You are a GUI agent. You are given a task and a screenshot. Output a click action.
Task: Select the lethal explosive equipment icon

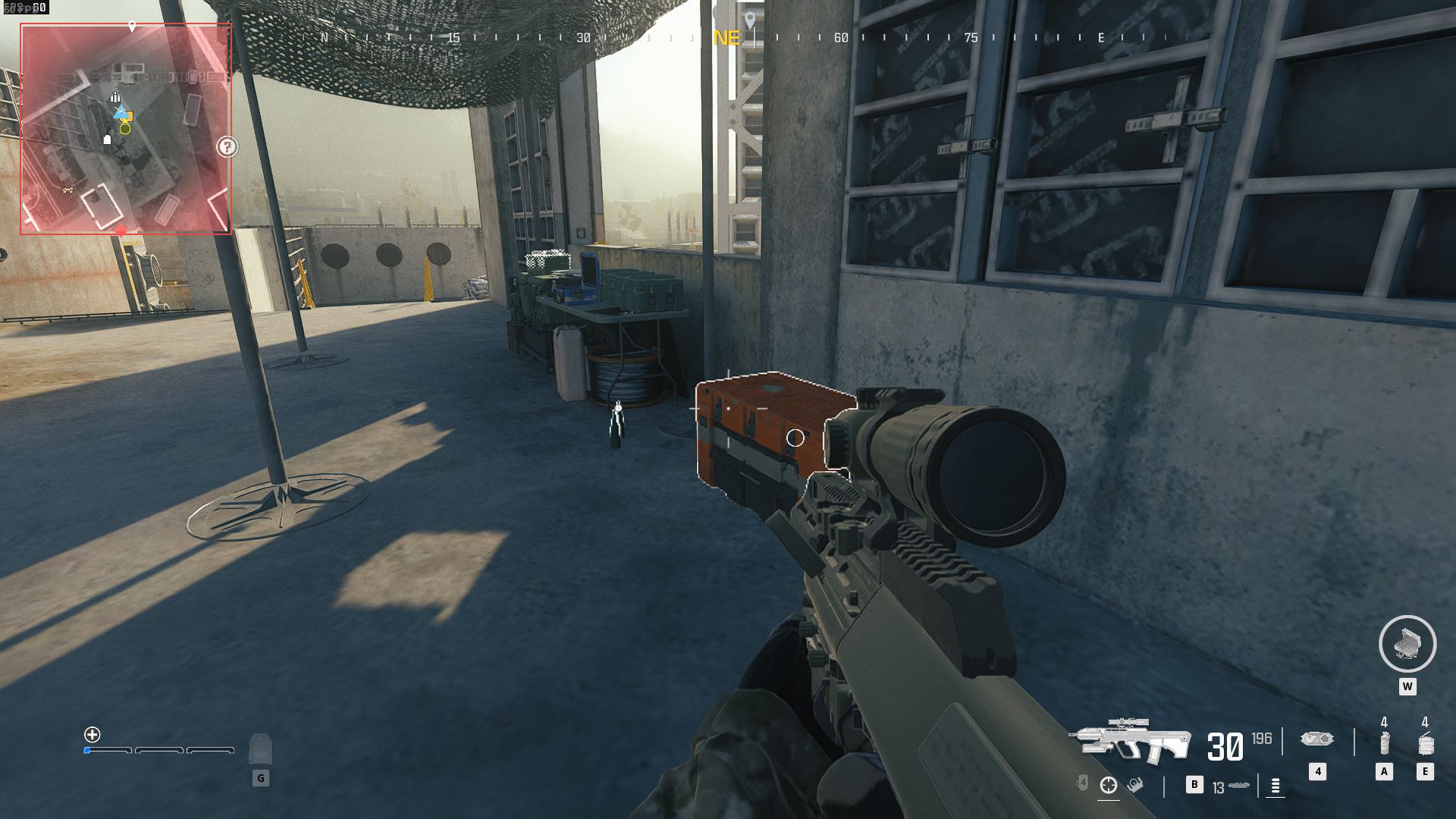(1425, 743)
